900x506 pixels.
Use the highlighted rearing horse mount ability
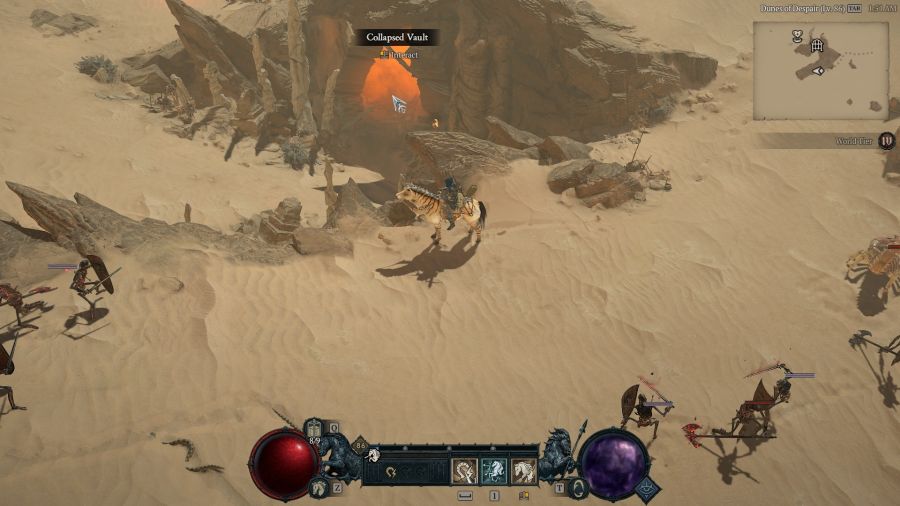pos(494,471)
